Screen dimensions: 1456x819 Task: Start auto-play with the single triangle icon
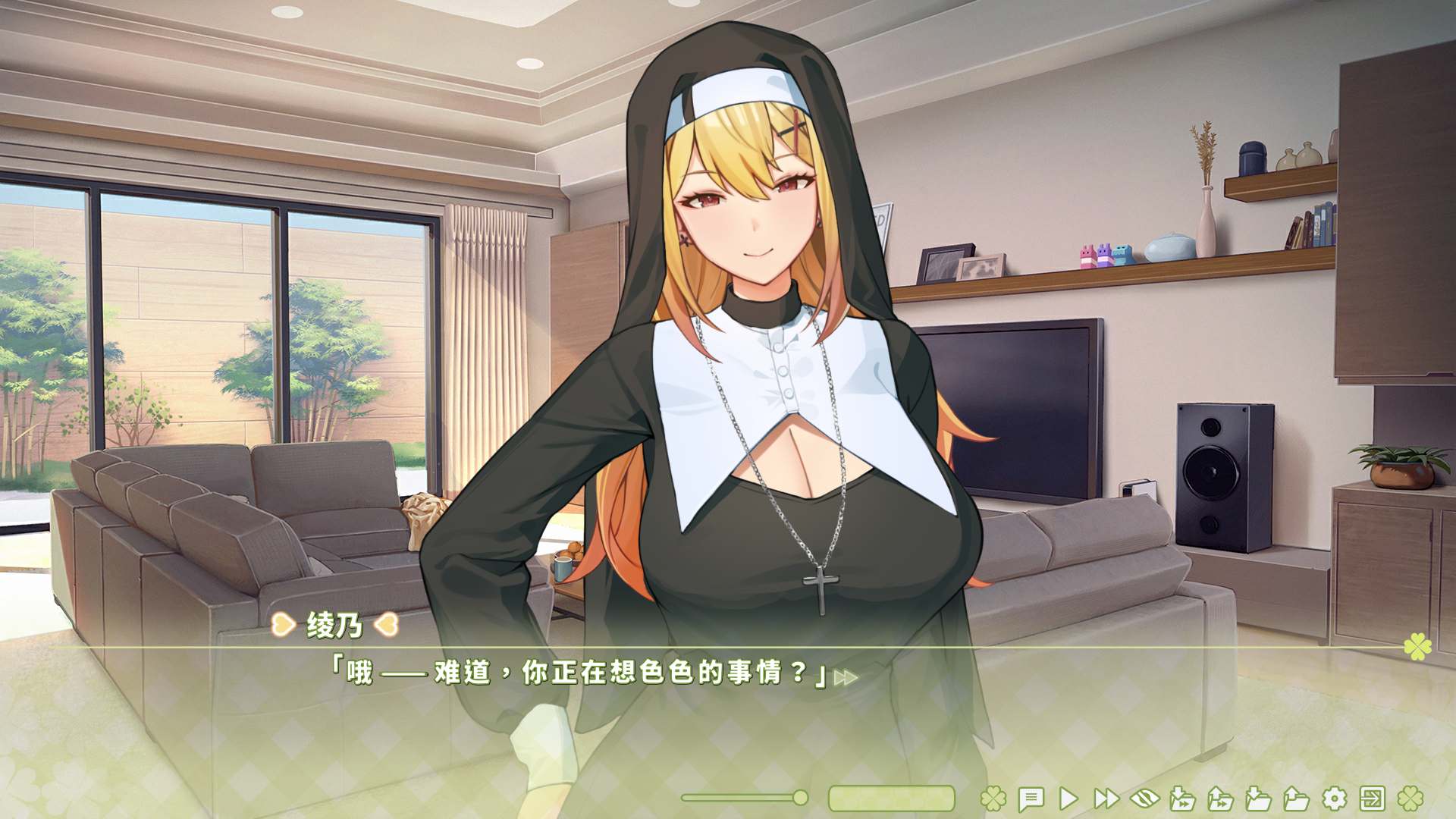pos(1068,799)
